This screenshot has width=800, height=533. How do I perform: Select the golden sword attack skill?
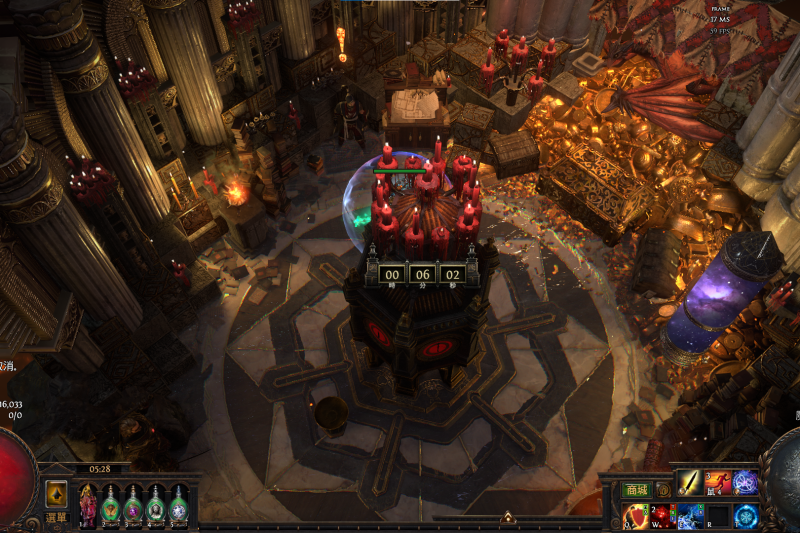point(690,483)
